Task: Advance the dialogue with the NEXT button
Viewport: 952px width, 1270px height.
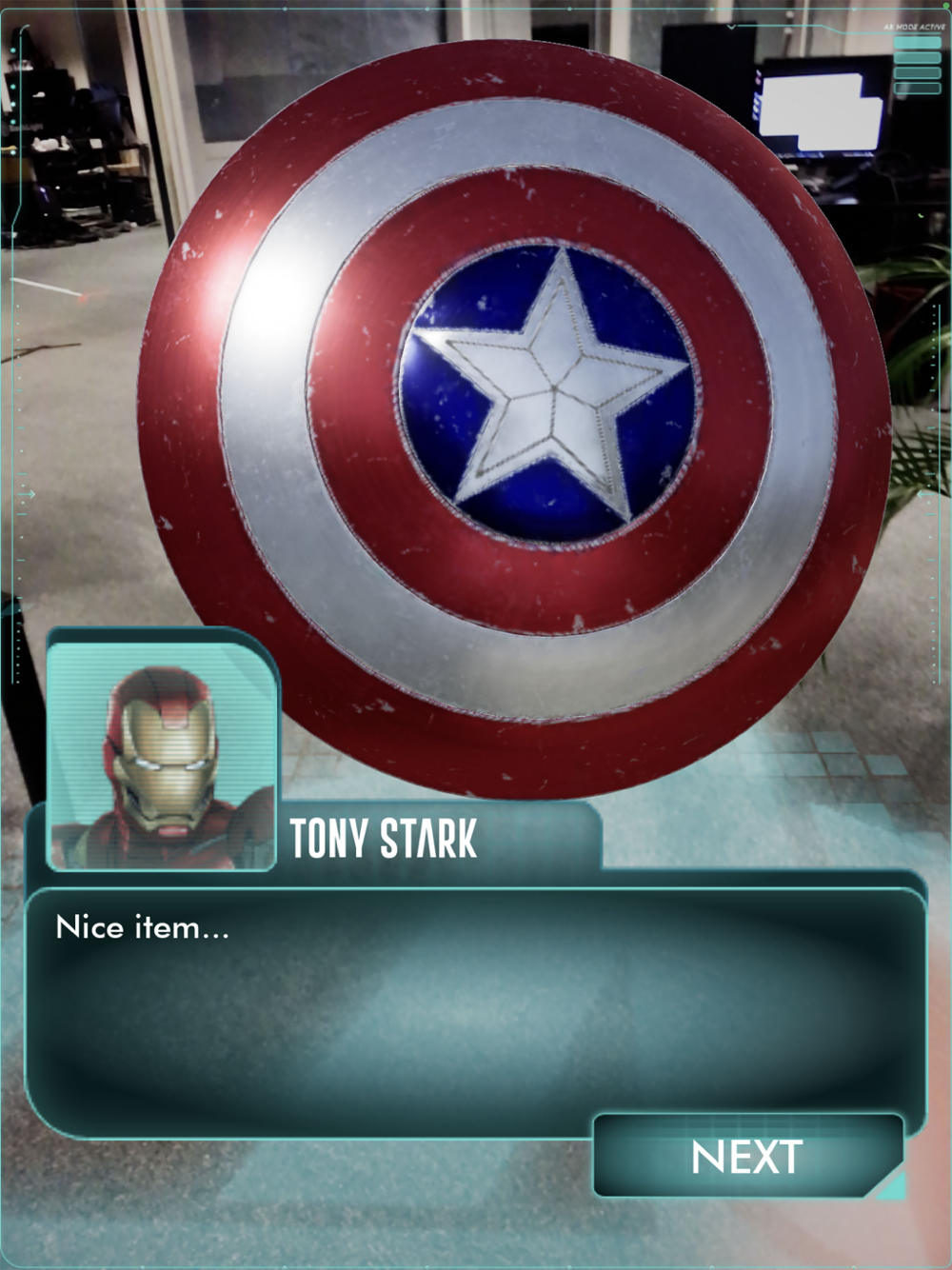Action: pos(747,1157)
